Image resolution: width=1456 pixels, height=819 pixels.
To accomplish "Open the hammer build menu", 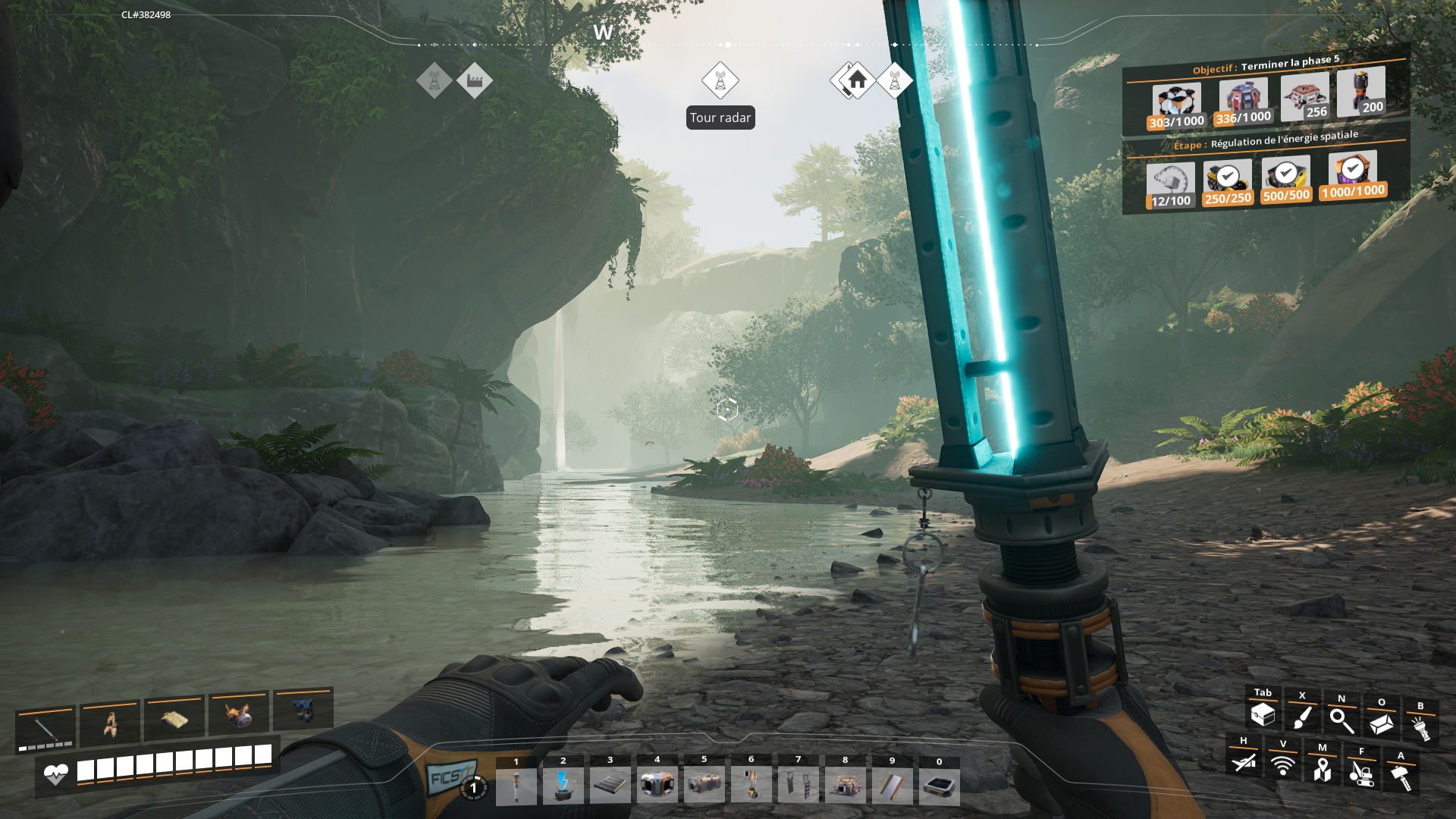I will 1401,777.
